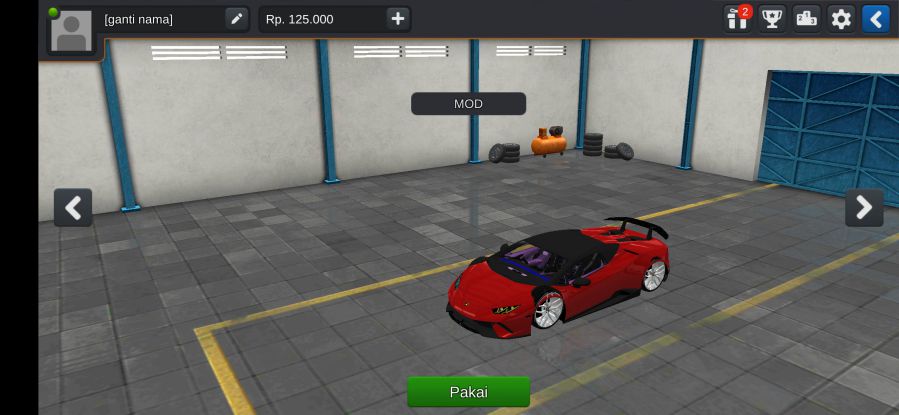The width and height of the screenshot is (899, 415).
Task: Open the trophy achievements
Action: coord(772,19)
